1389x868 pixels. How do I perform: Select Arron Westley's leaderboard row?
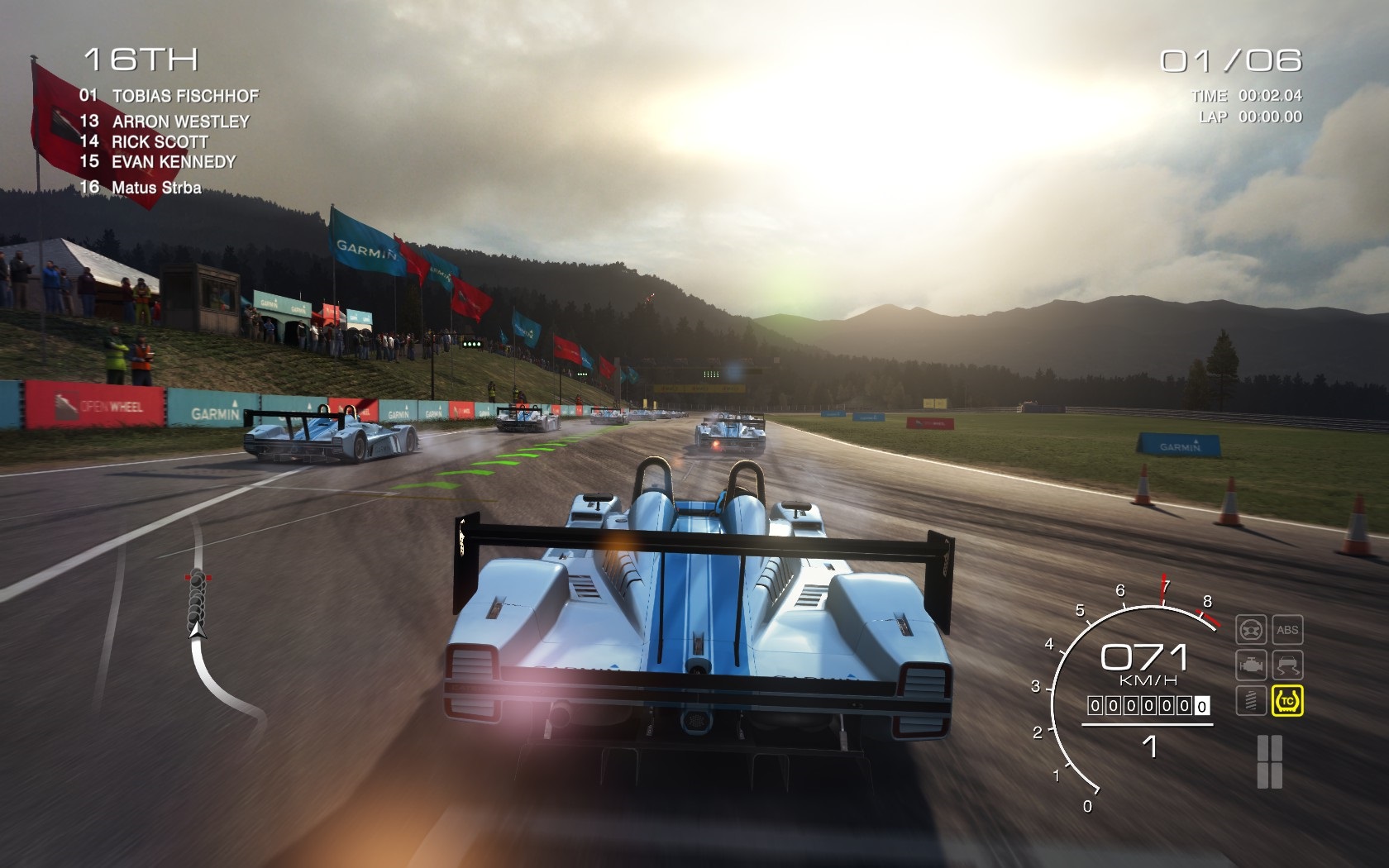pos(165,122)
